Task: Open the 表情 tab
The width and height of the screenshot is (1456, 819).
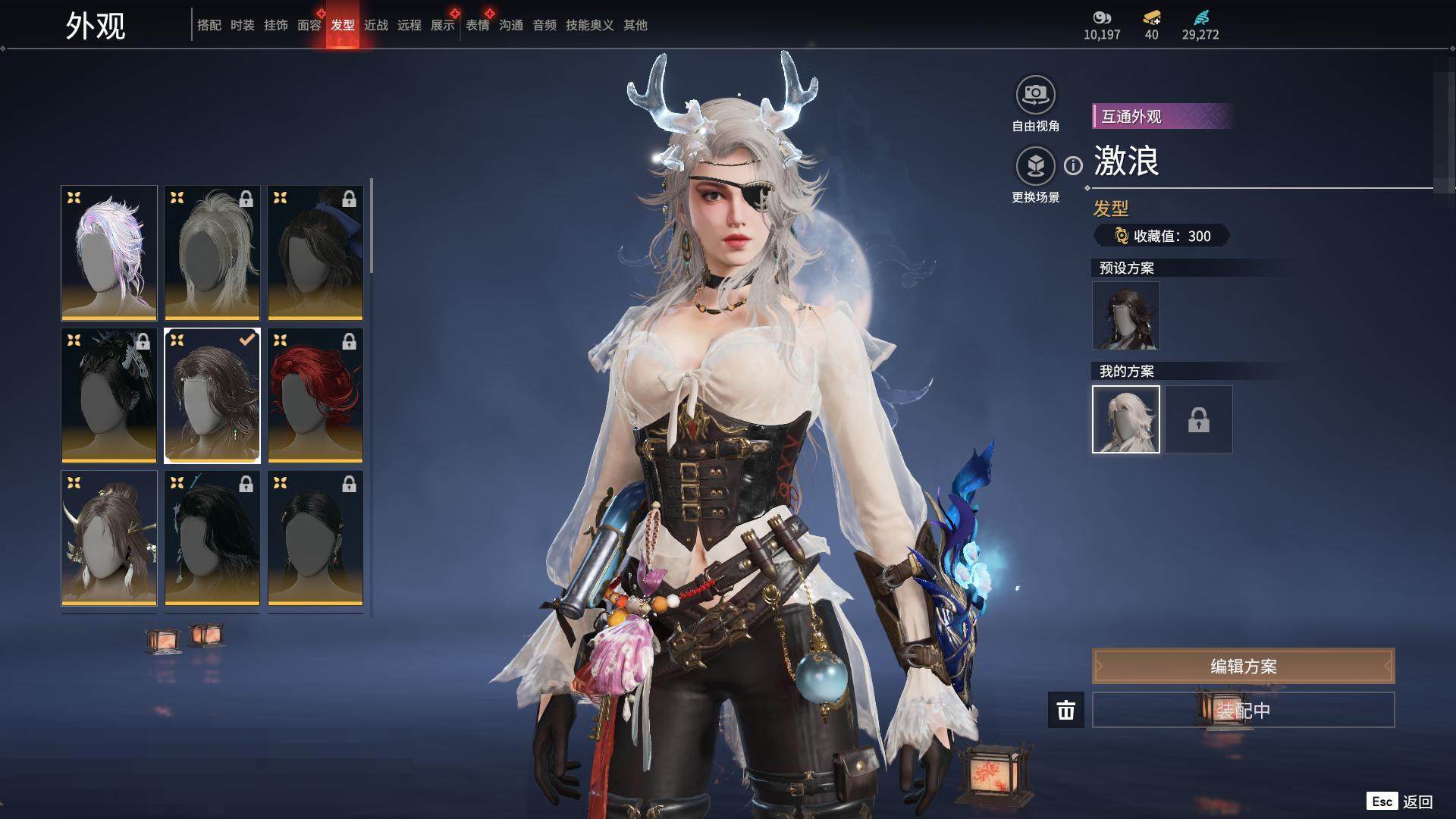Action: click(x=478, y=25)
